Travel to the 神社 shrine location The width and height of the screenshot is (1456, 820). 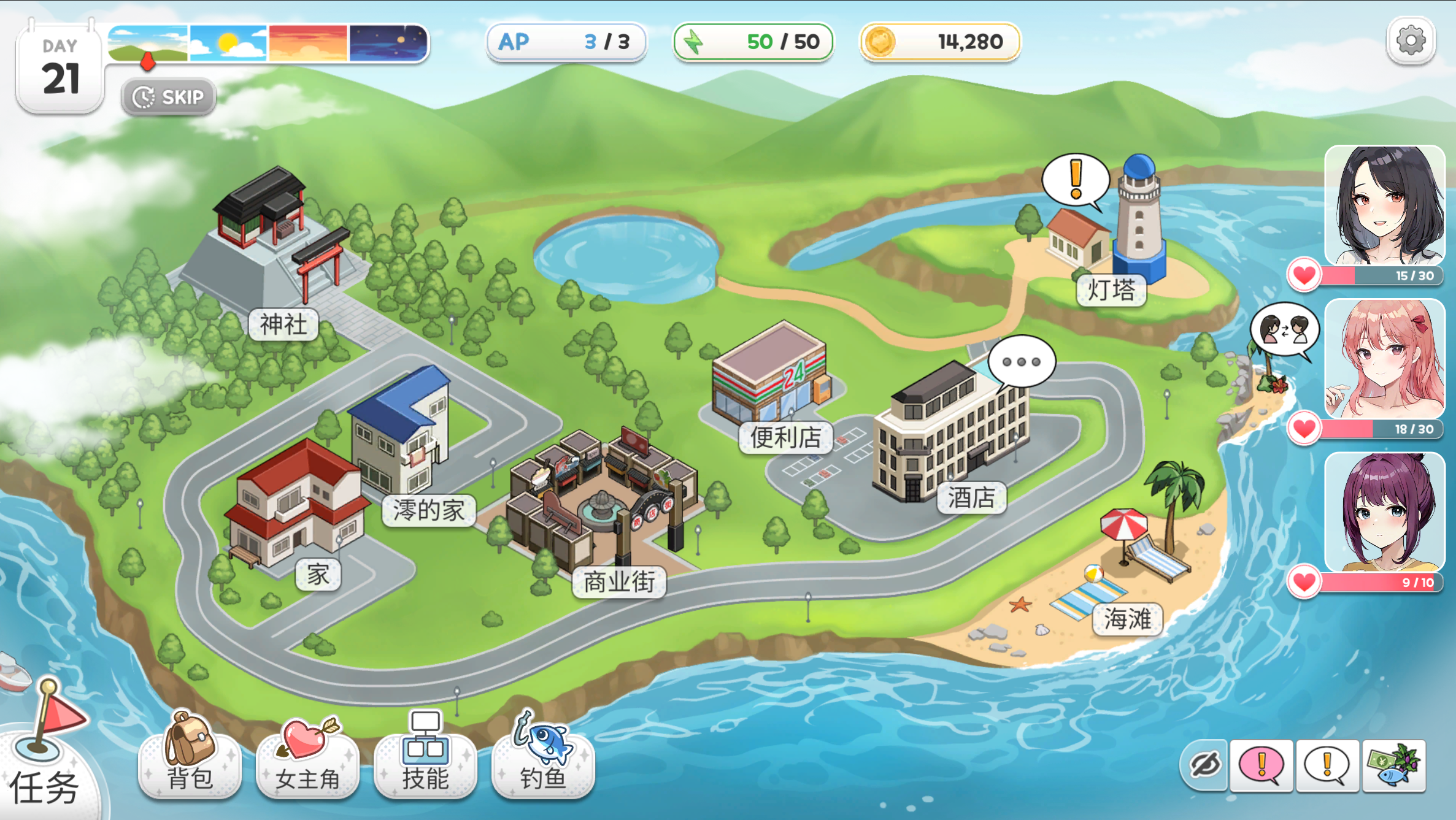[x=283, y=324]
